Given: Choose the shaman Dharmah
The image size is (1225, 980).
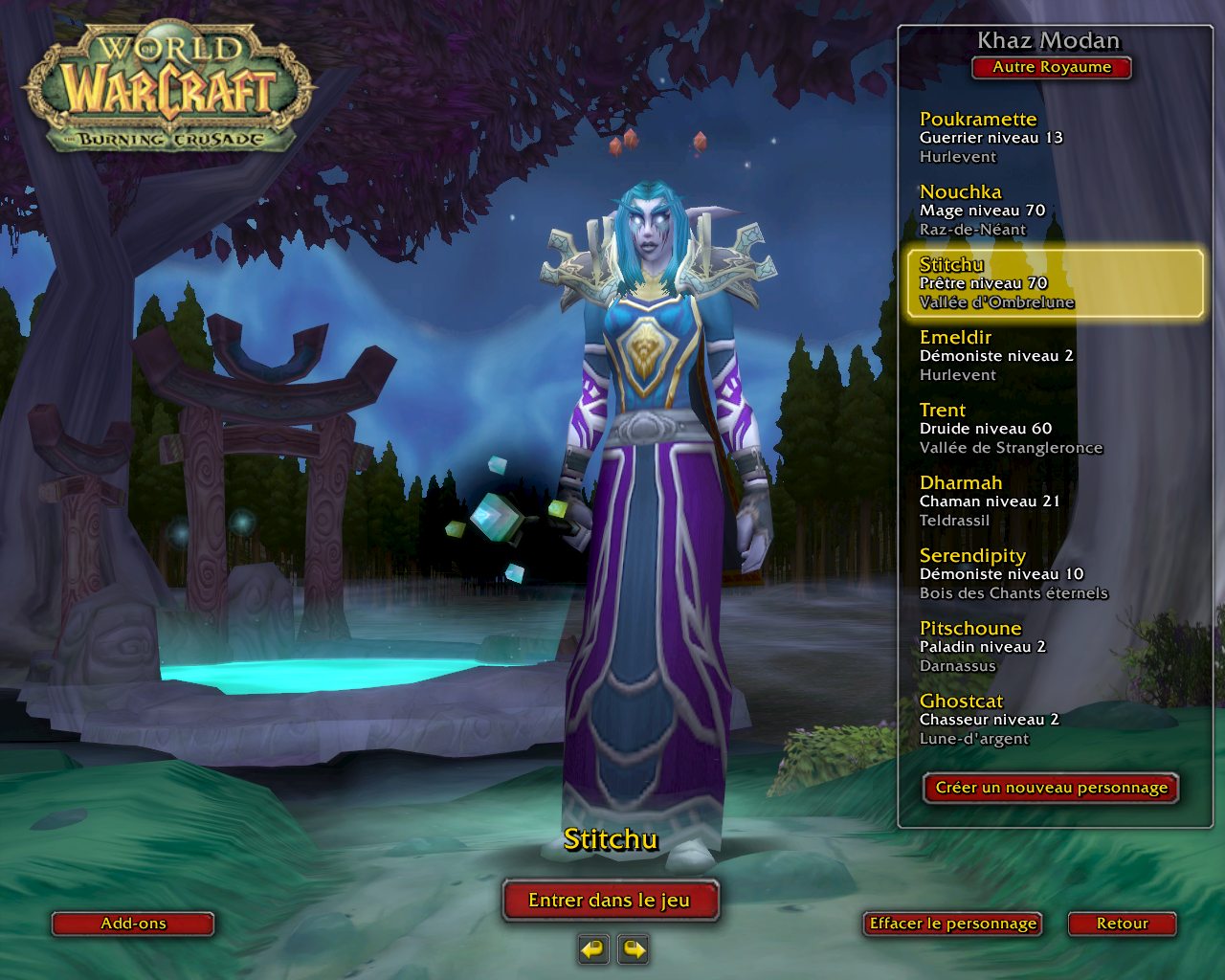Looking at the screenshot, I should (1053, 501).
